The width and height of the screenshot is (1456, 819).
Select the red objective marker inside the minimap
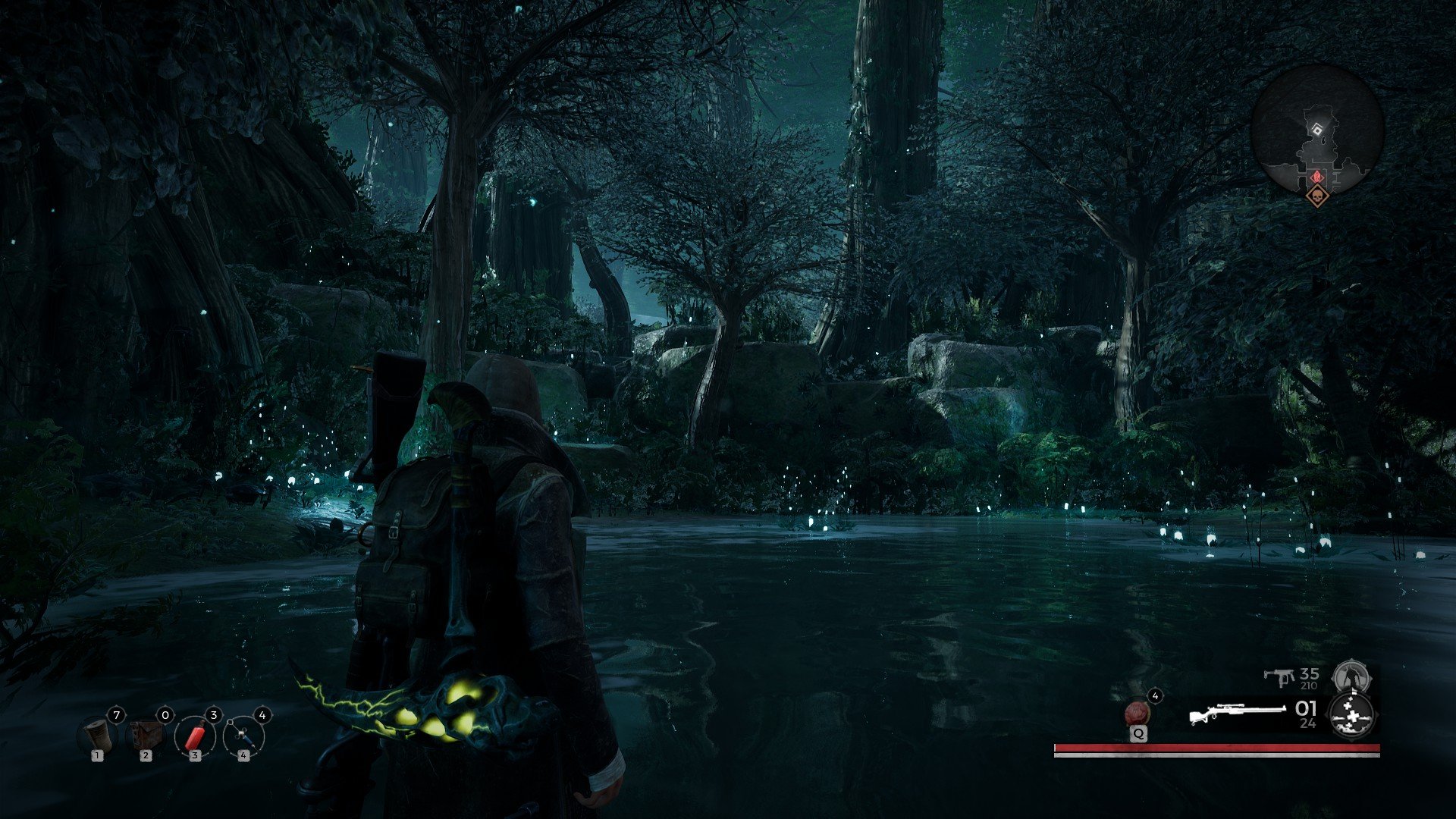click(1317, 176)
